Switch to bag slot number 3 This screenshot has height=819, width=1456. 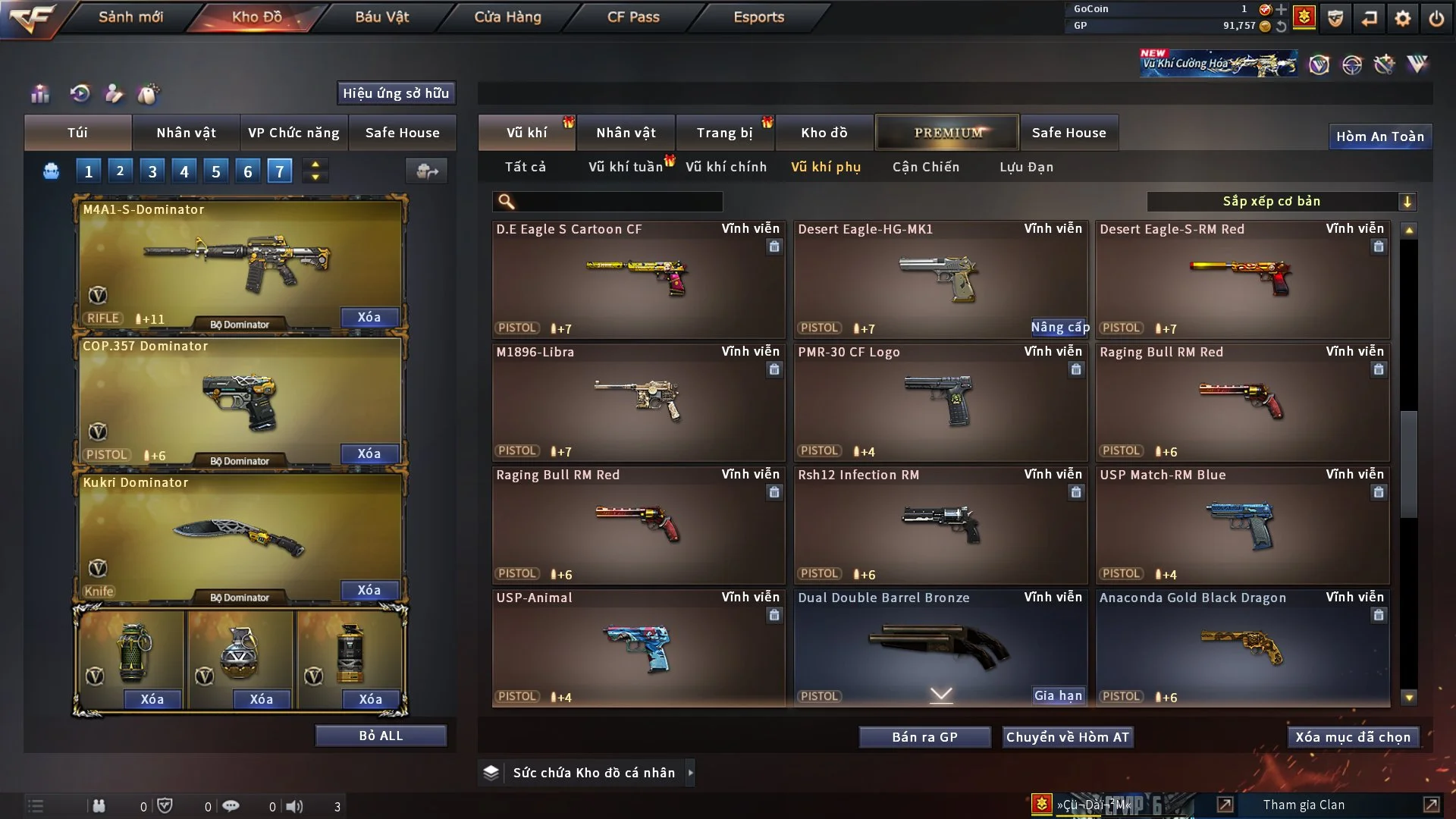(x=152, y=171)
